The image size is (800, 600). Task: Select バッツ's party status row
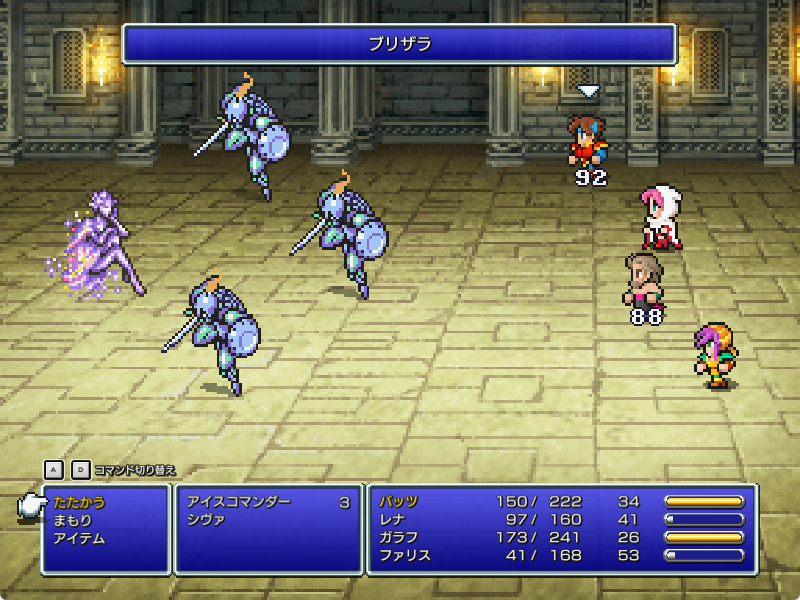pyautogui.click(x=560, y=502)
